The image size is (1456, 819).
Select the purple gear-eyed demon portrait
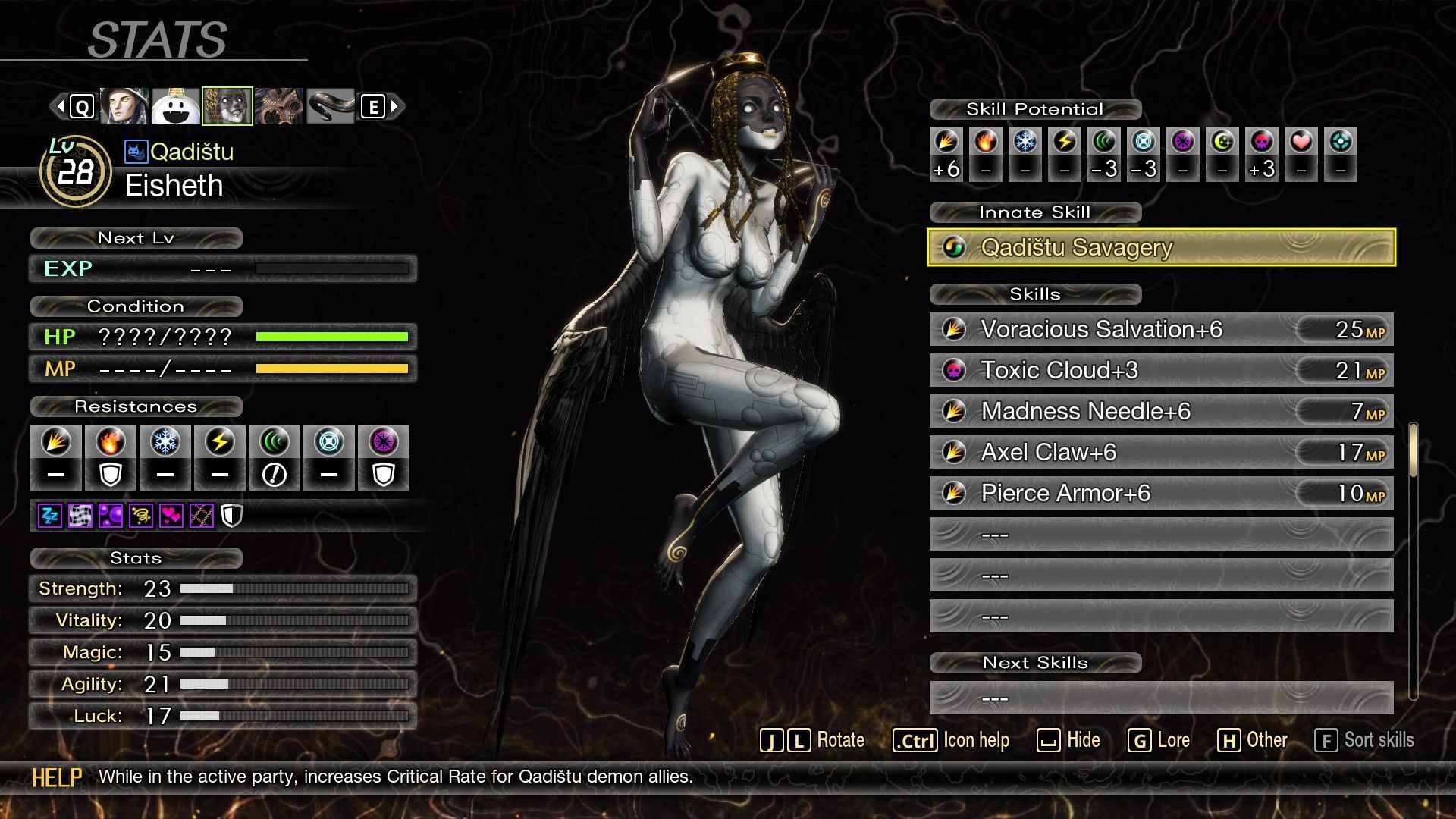point(278,106)
